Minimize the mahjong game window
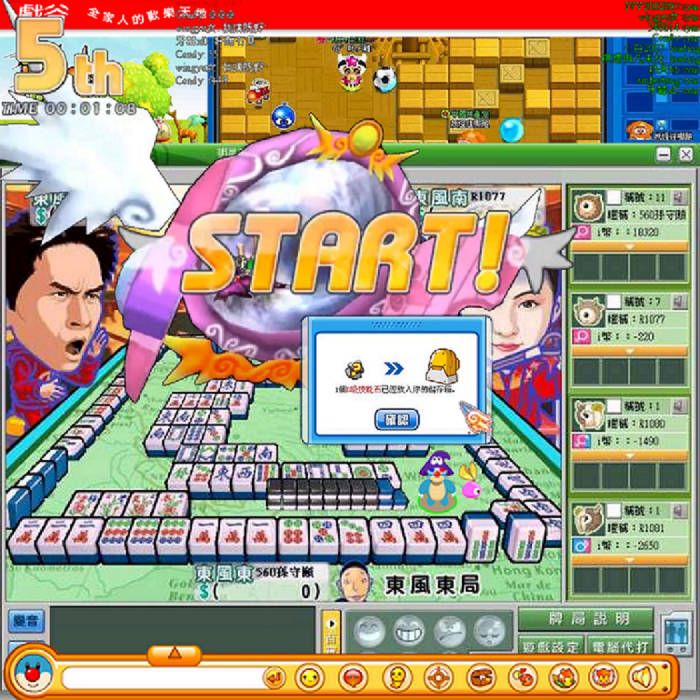 [662, 154]
